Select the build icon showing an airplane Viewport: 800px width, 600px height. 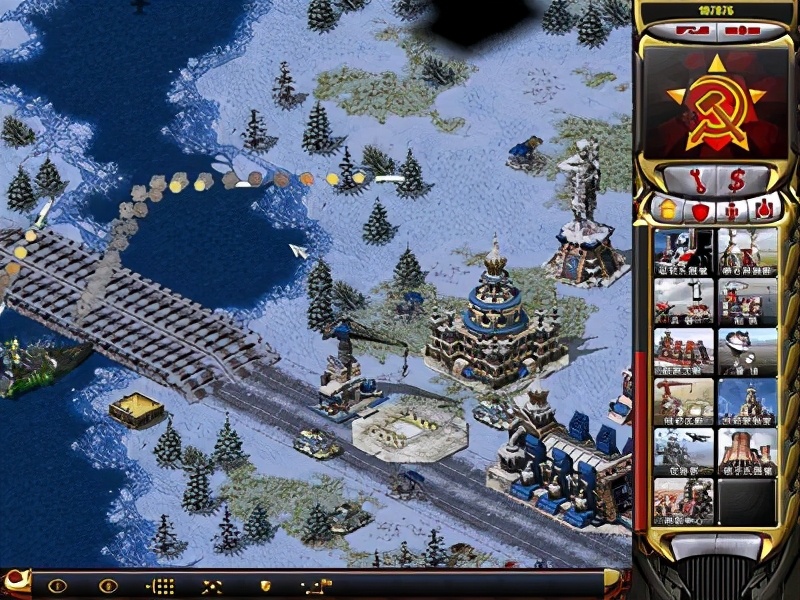(x=683, y=450)
